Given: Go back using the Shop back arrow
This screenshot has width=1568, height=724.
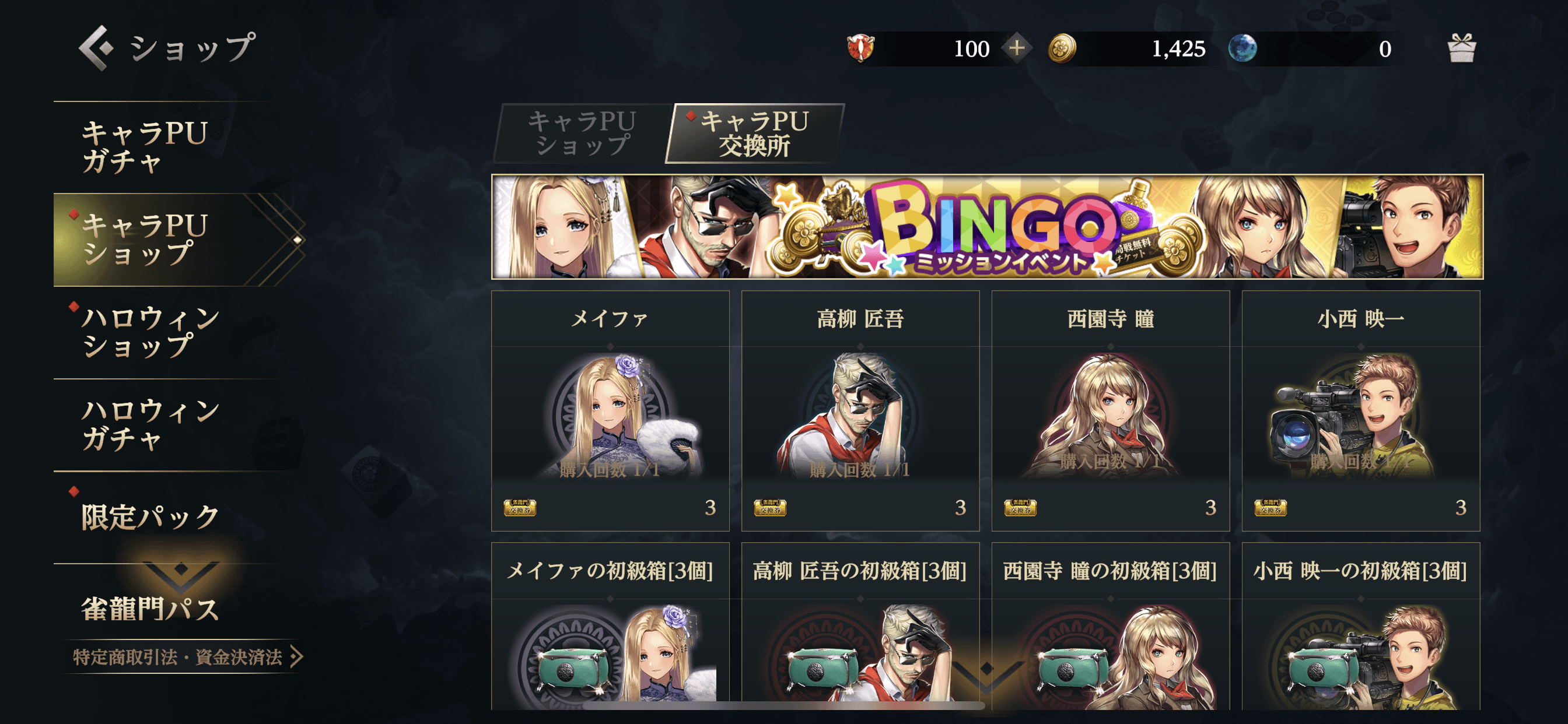Looking at the screenshot, I should coord(96,47).
